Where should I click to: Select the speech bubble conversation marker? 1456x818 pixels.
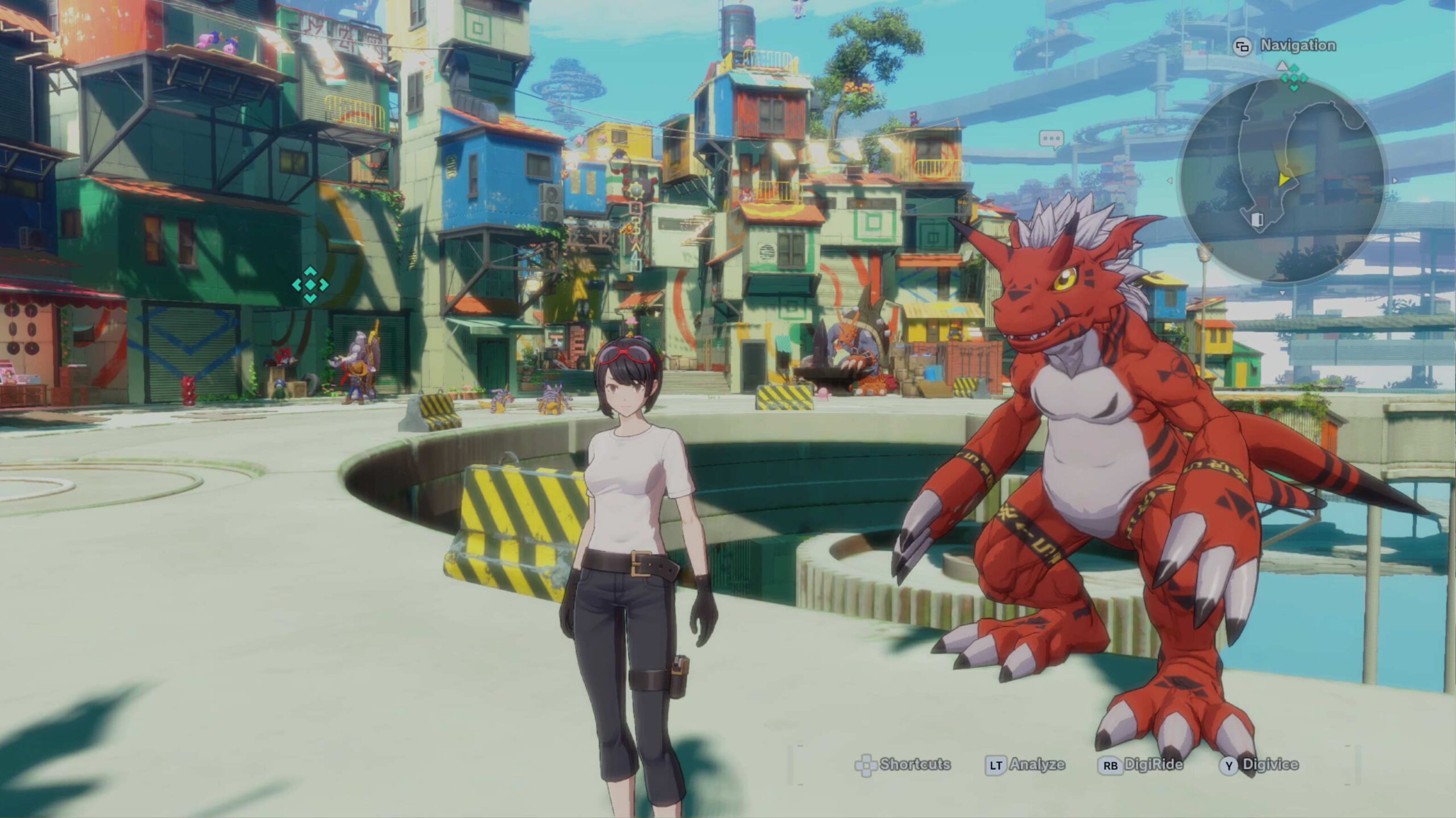tap(1051, 138)
